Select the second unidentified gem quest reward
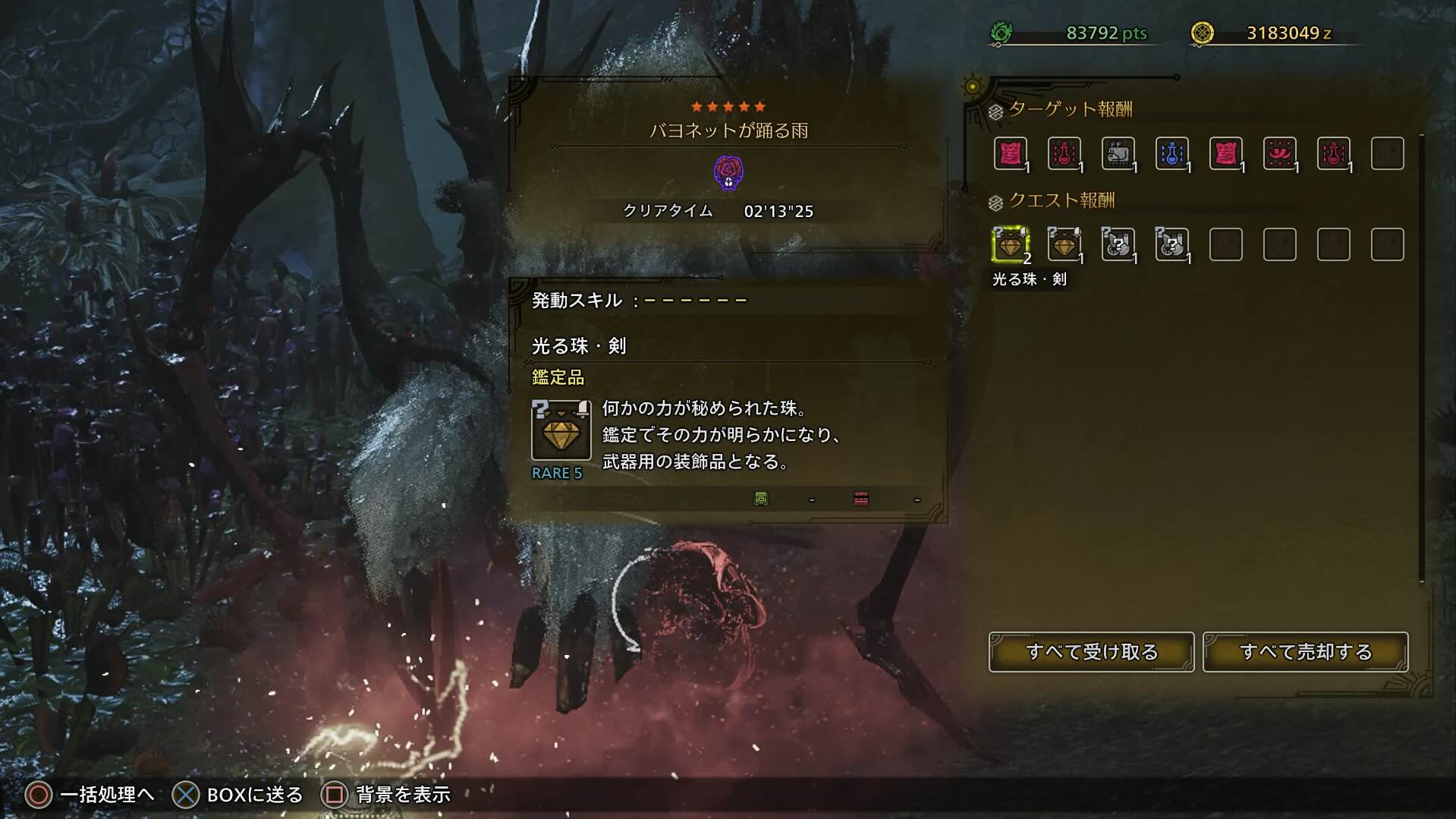Image resolution: width=1456 pixels, height=819 pixels. coord(1065,244)
